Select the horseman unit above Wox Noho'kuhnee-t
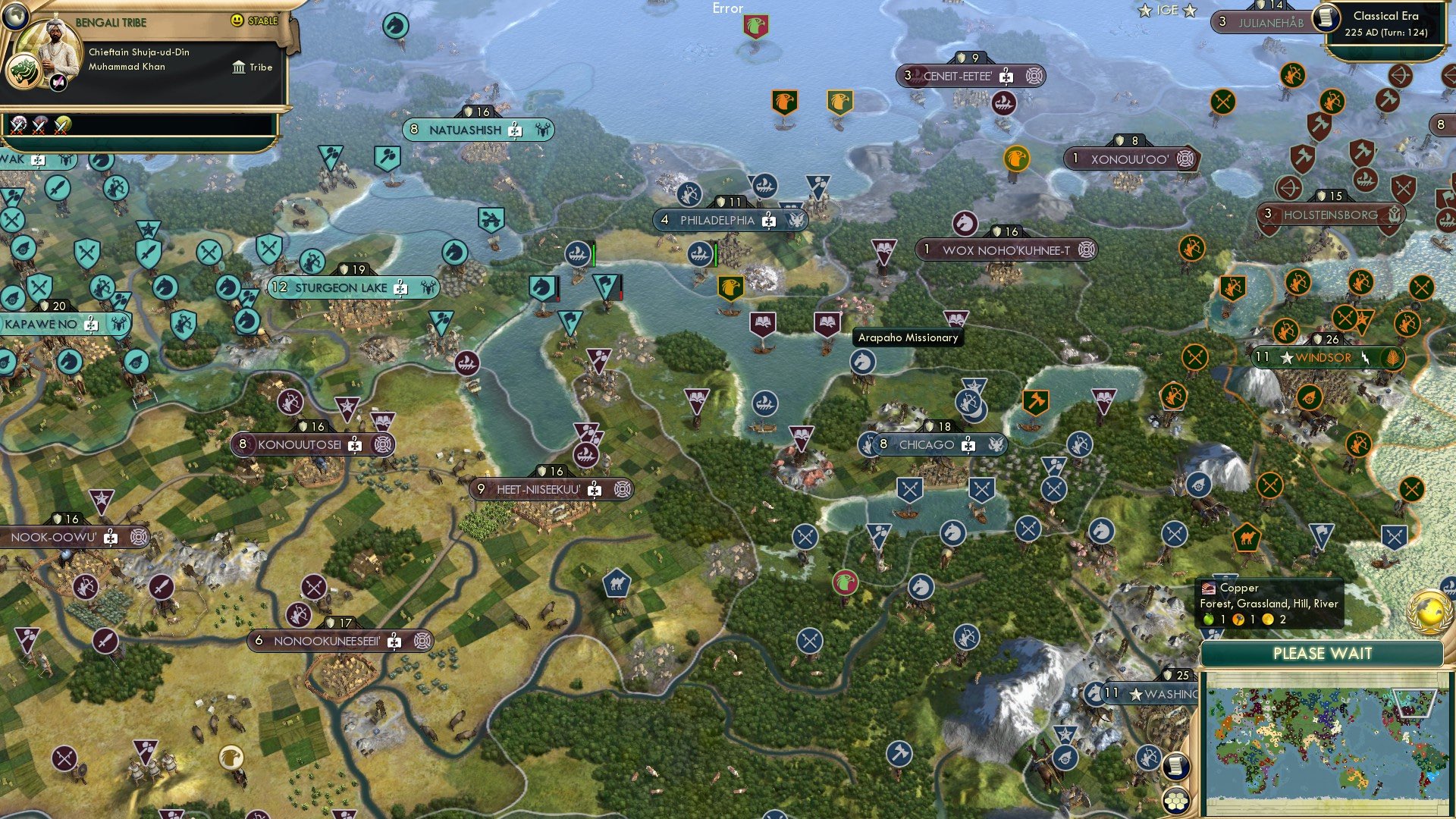This screenshot has width=1456, height=819. [x=965, y=224]
